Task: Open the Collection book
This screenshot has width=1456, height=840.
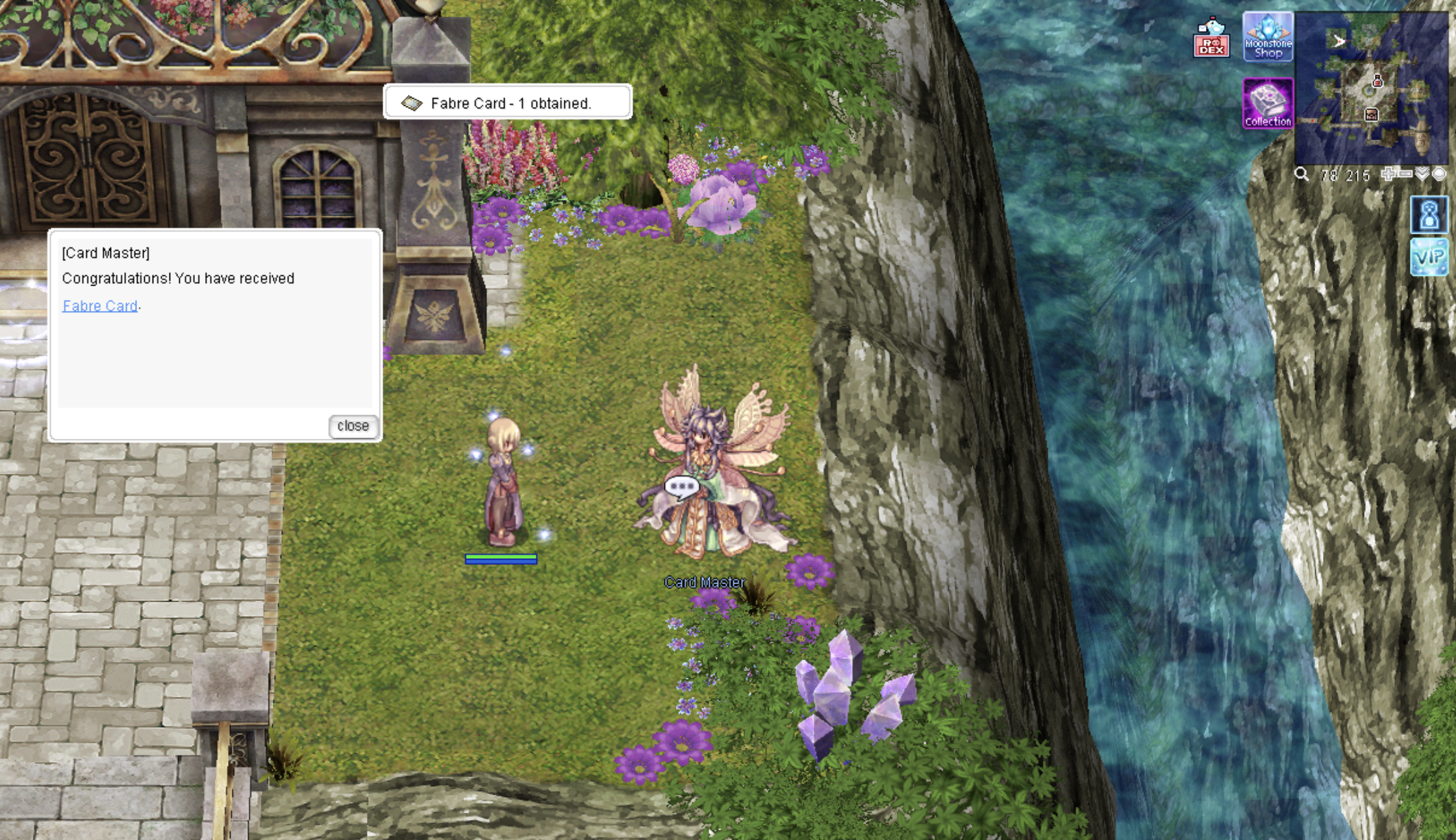Action: coord(1268,104)
